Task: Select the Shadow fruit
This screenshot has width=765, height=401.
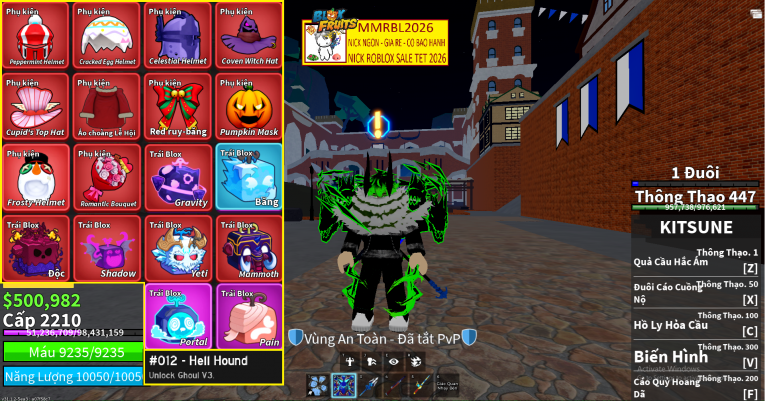Action: pyautogui.click(x=107, y=249)
